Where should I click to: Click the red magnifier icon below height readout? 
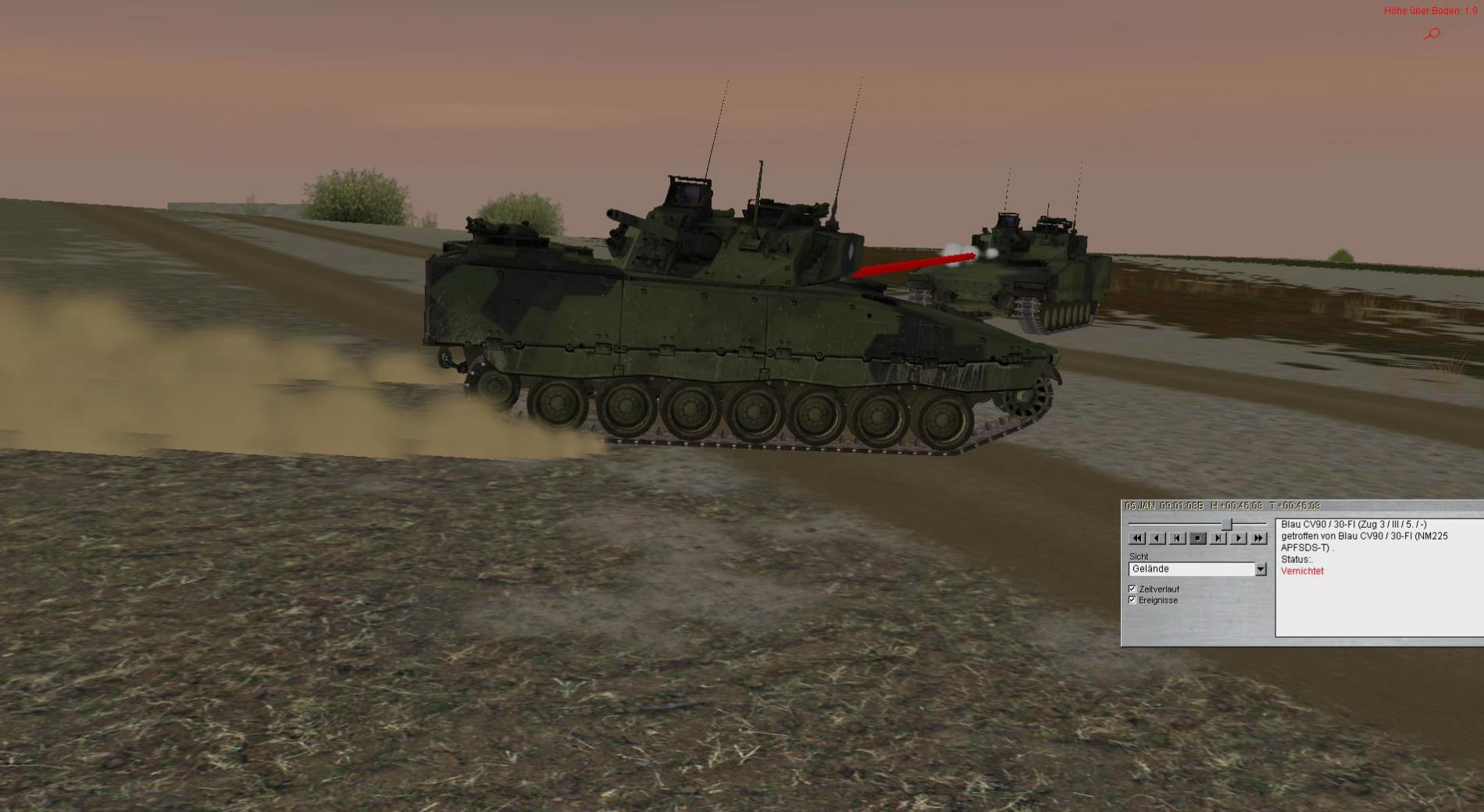tap(1432, 34)
